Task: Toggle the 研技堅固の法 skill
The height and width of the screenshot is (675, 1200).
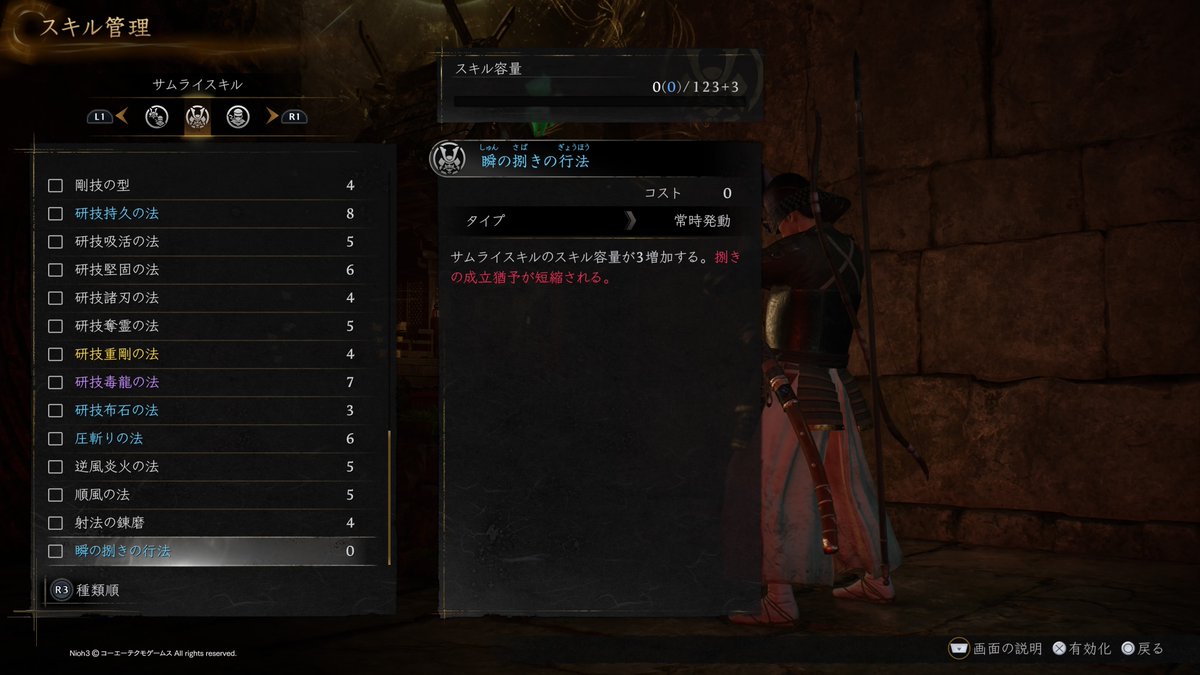Action: (x=56, y=270)
